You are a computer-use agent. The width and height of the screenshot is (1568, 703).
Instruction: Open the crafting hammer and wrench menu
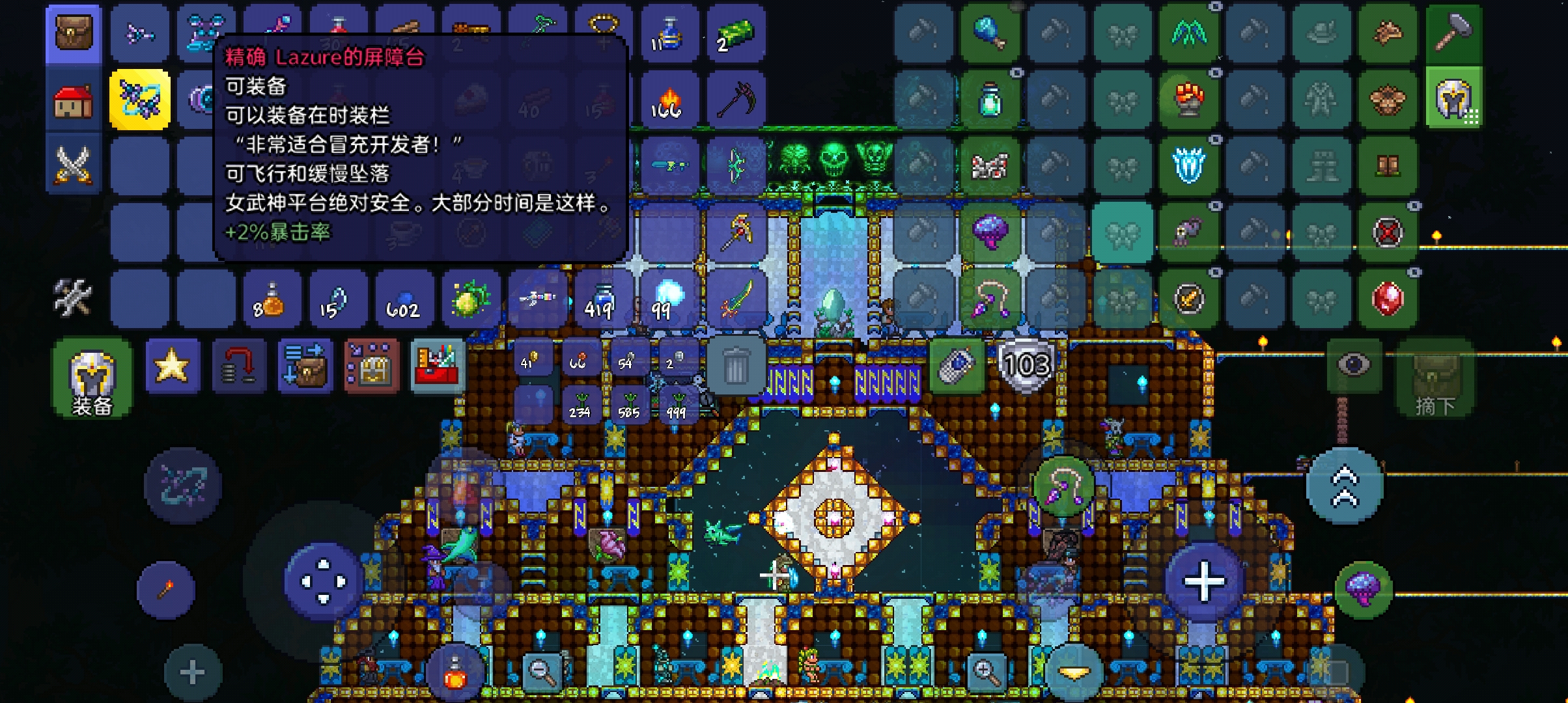pos(72,297)
